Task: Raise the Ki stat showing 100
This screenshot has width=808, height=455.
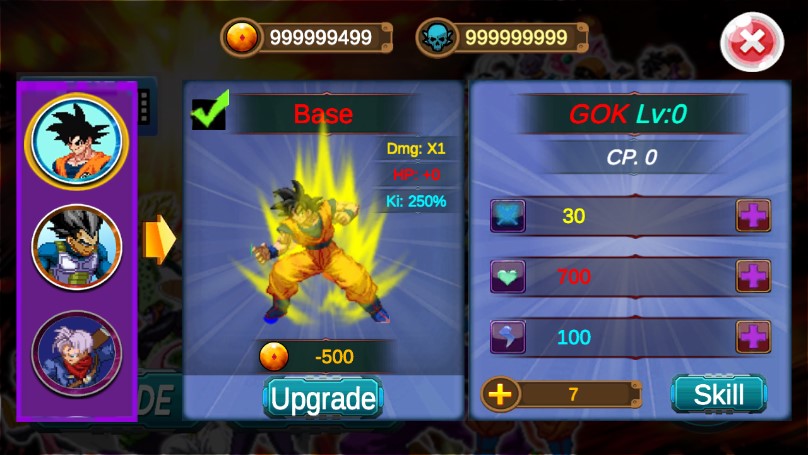Action: [753, 337]
